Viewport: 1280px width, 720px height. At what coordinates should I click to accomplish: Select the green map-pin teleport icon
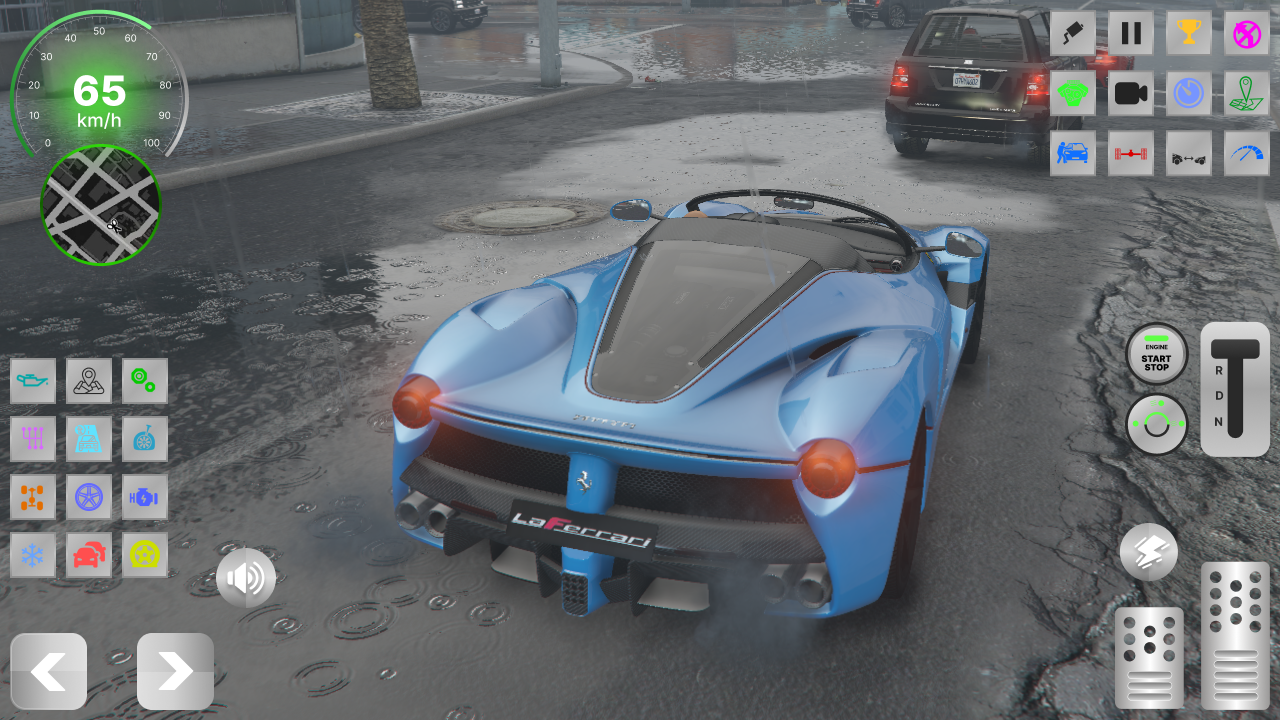coord(1246,93)
